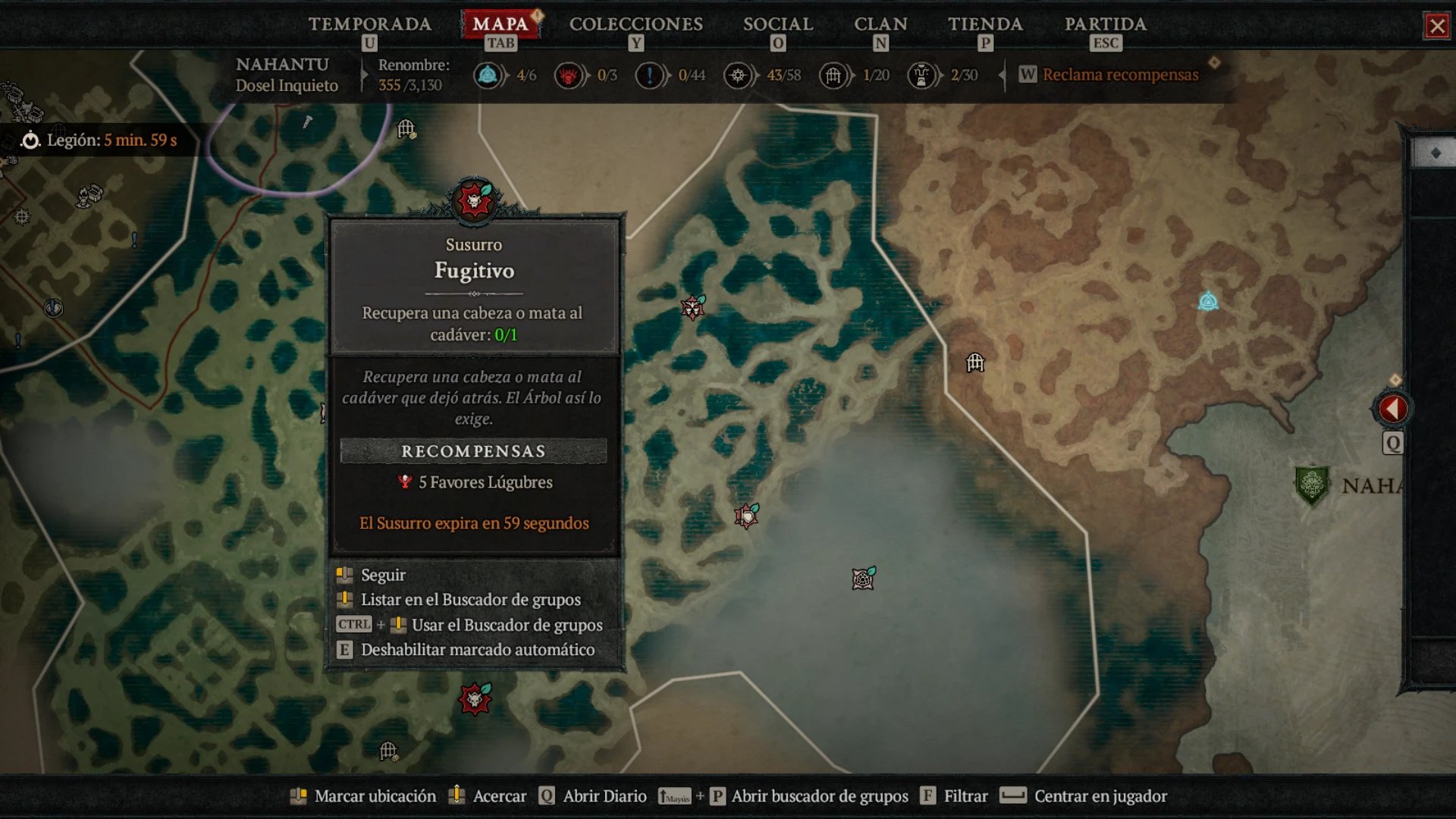
Task: Select the Clan tab
Action: [880, 24]
